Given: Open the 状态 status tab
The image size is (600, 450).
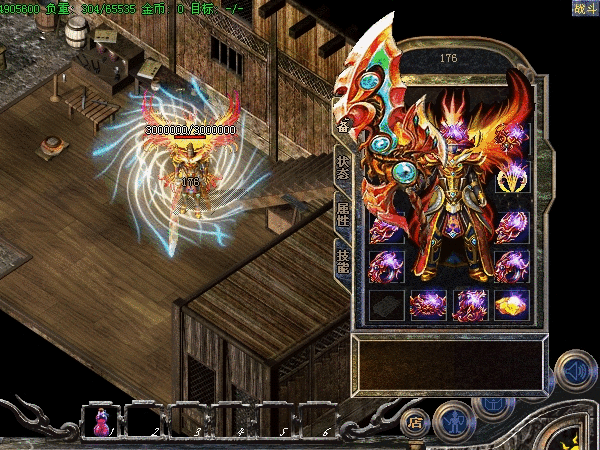Looking at the screenshot, I should click(x=343, y=167).
